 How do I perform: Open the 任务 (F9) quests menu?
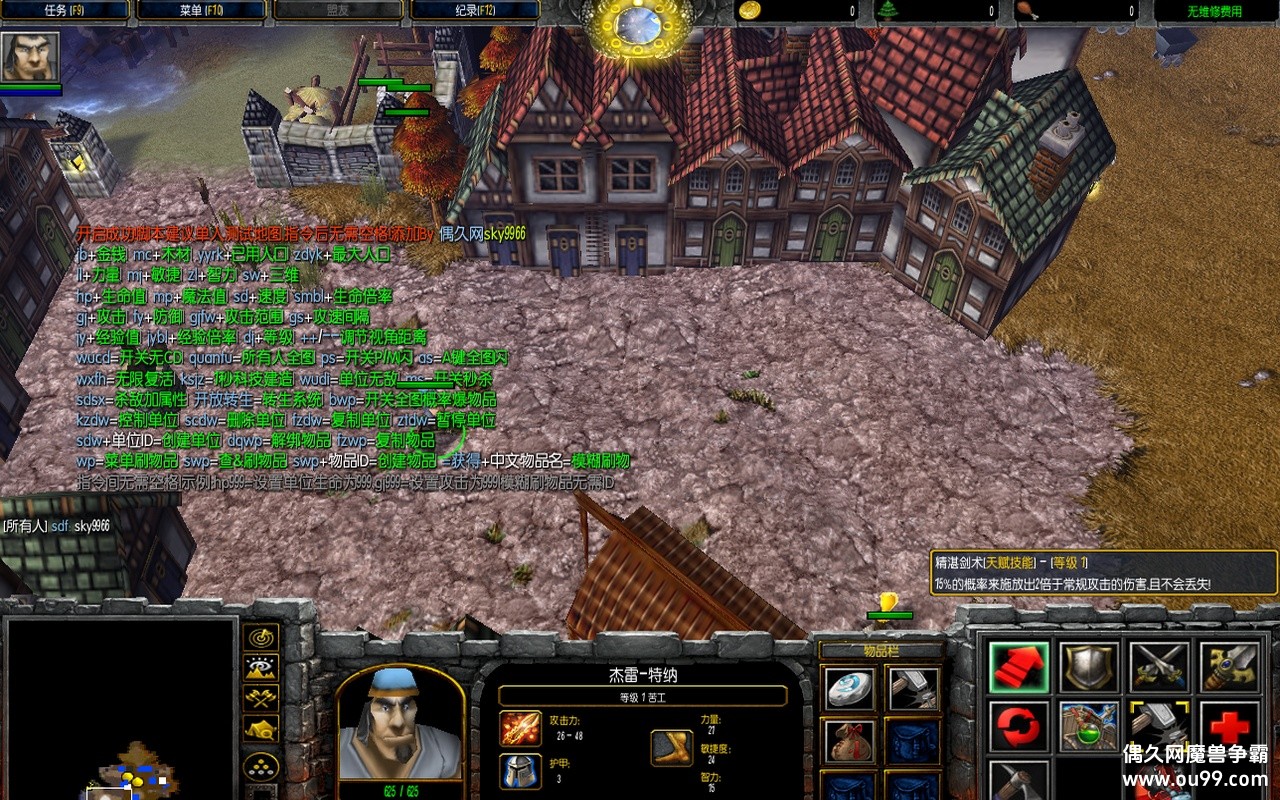(x=64, y=11)
